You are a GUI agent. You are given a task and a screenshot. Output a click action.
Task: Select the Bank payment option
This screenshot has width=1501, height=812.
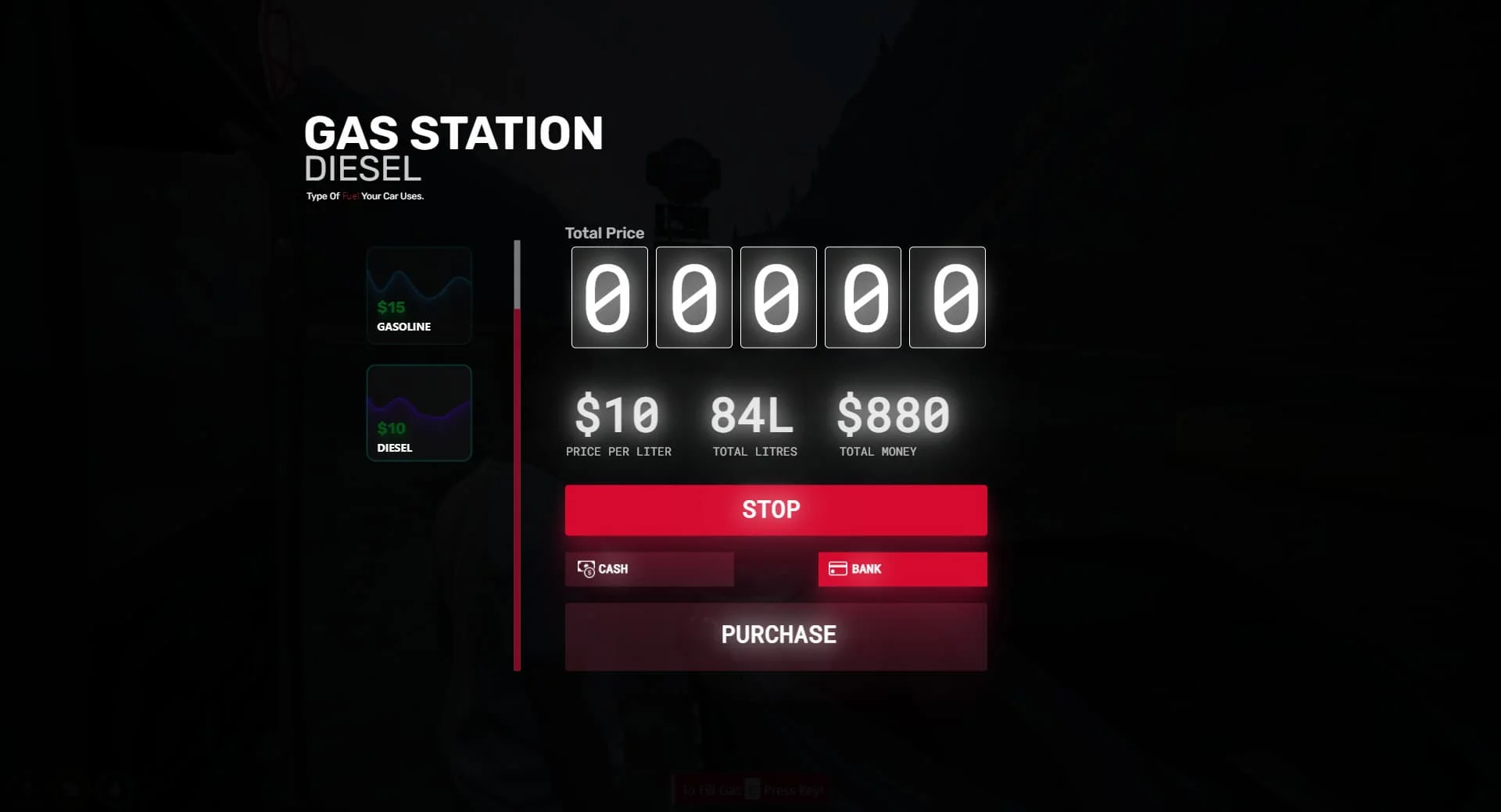pyautogui.click(x=902, y=569)
